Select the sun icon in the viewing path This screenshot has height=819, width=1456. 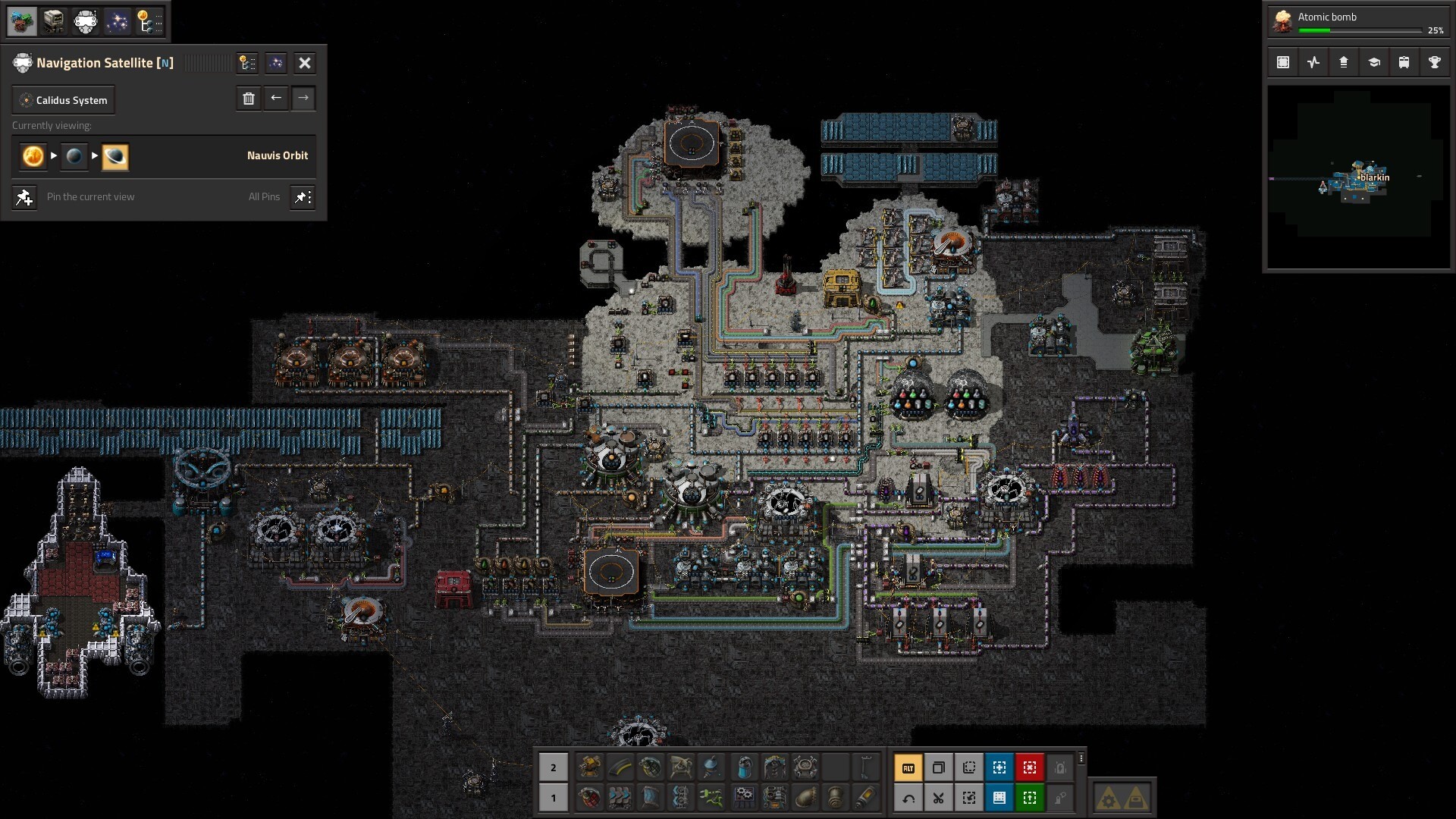[x=33, y=156]
